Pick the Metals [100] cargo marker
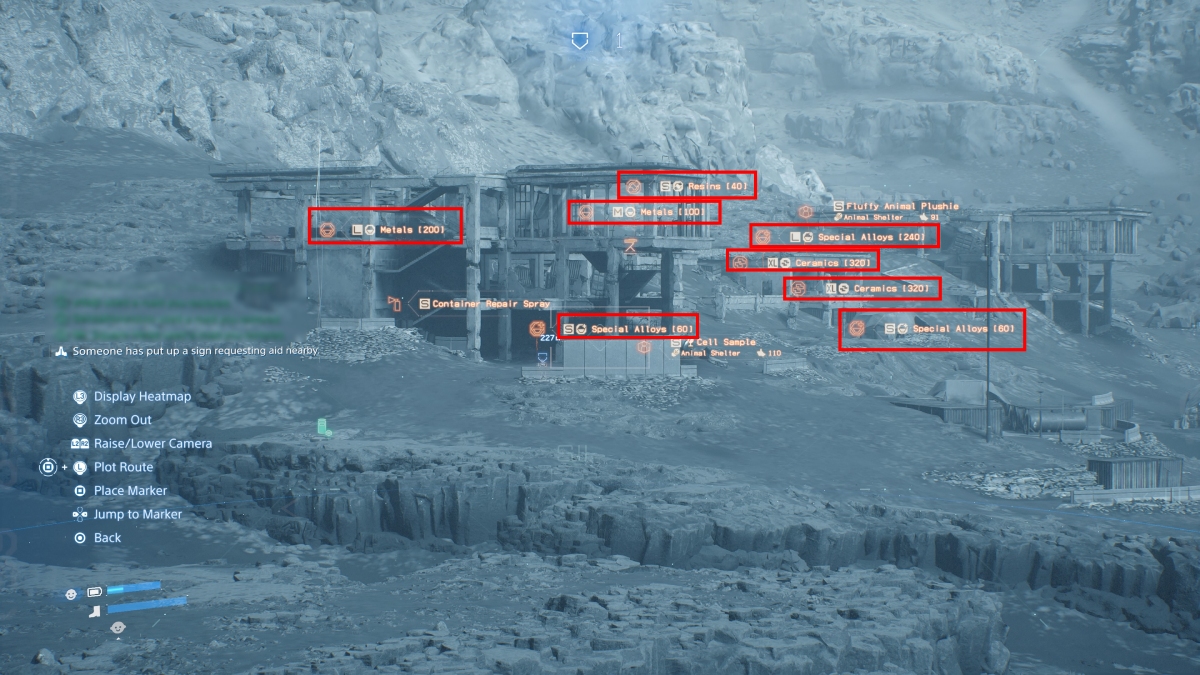This screenshot has height=675, width=1200. pyautogui.click(x=643, y=212)
